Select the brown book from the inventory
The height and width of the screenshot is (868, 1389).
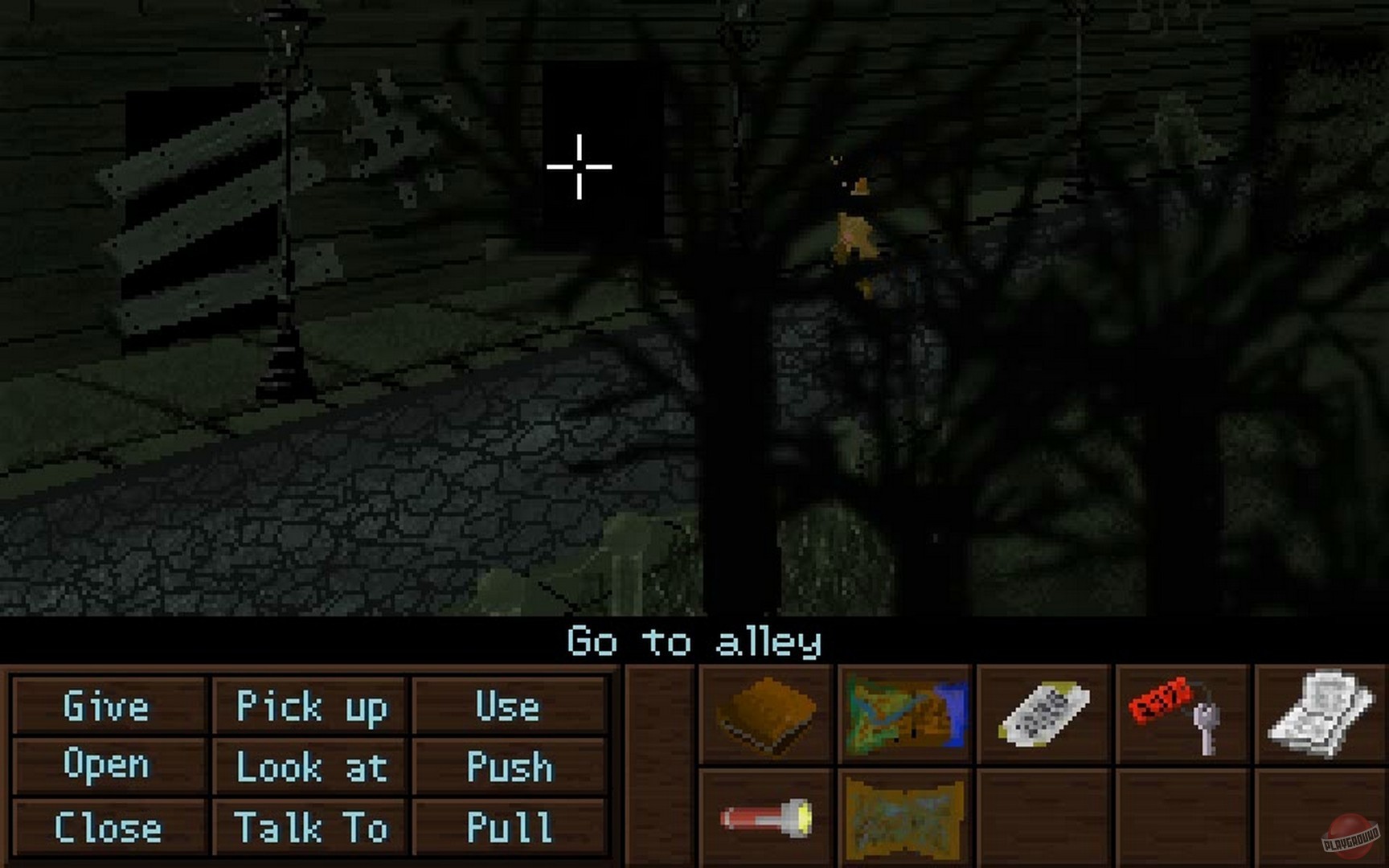click(x=767, y=714)
